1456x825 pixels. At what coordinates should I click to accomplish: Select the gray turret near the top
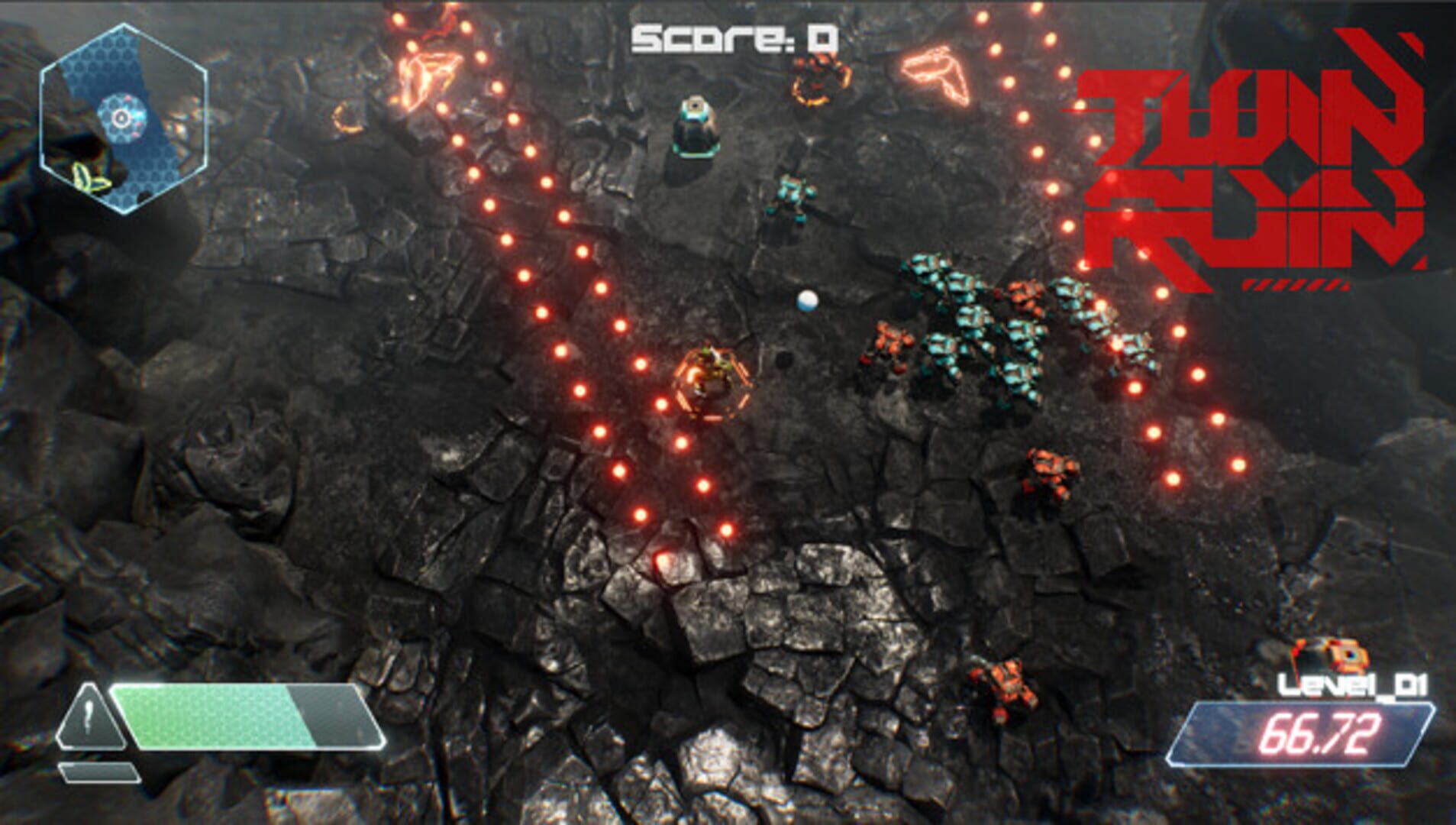697,126
